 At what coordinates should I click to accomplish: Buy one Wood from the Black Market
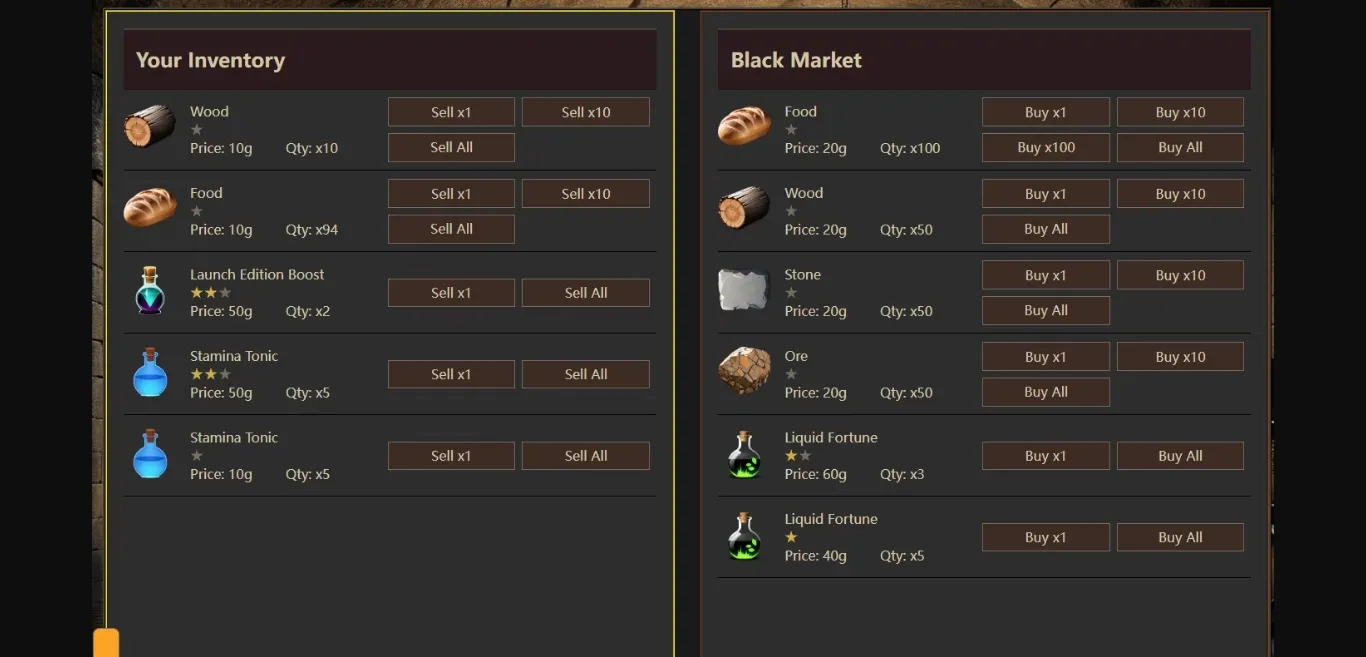tap(1045, 194)
